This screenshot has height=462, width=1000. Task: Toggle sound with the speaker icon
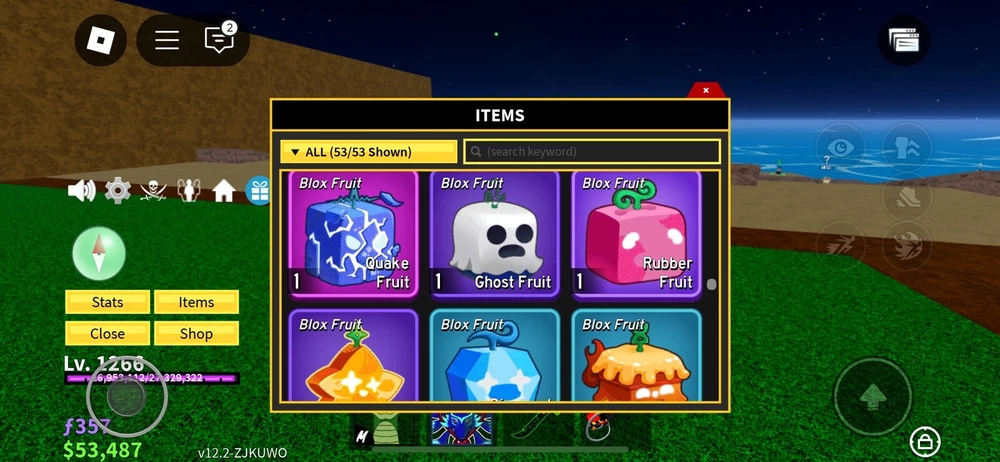click(x=81, y=190)
